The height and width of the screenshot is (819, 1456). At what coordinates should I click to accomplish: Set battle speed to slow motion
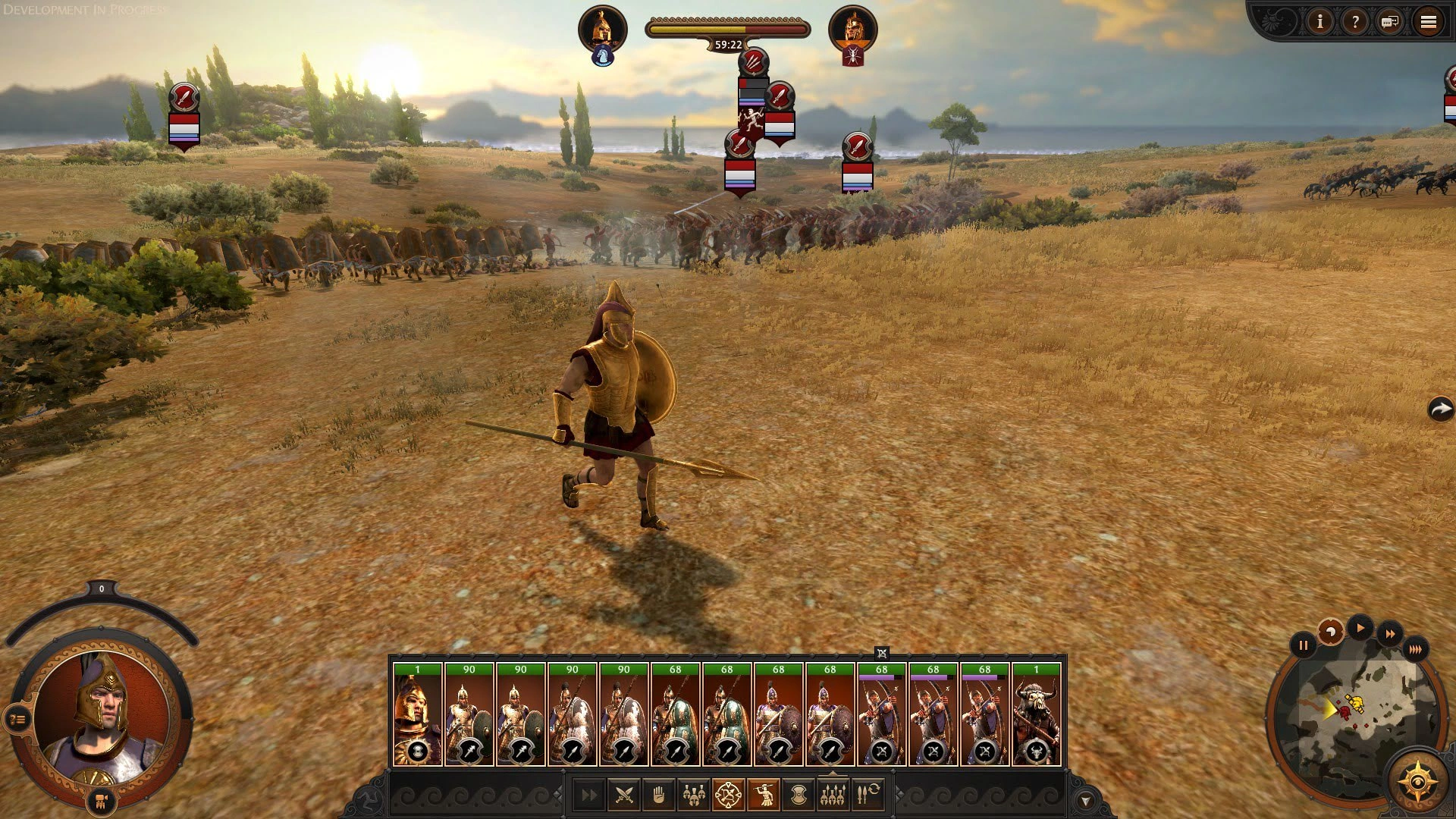[x=1330, y=632]
